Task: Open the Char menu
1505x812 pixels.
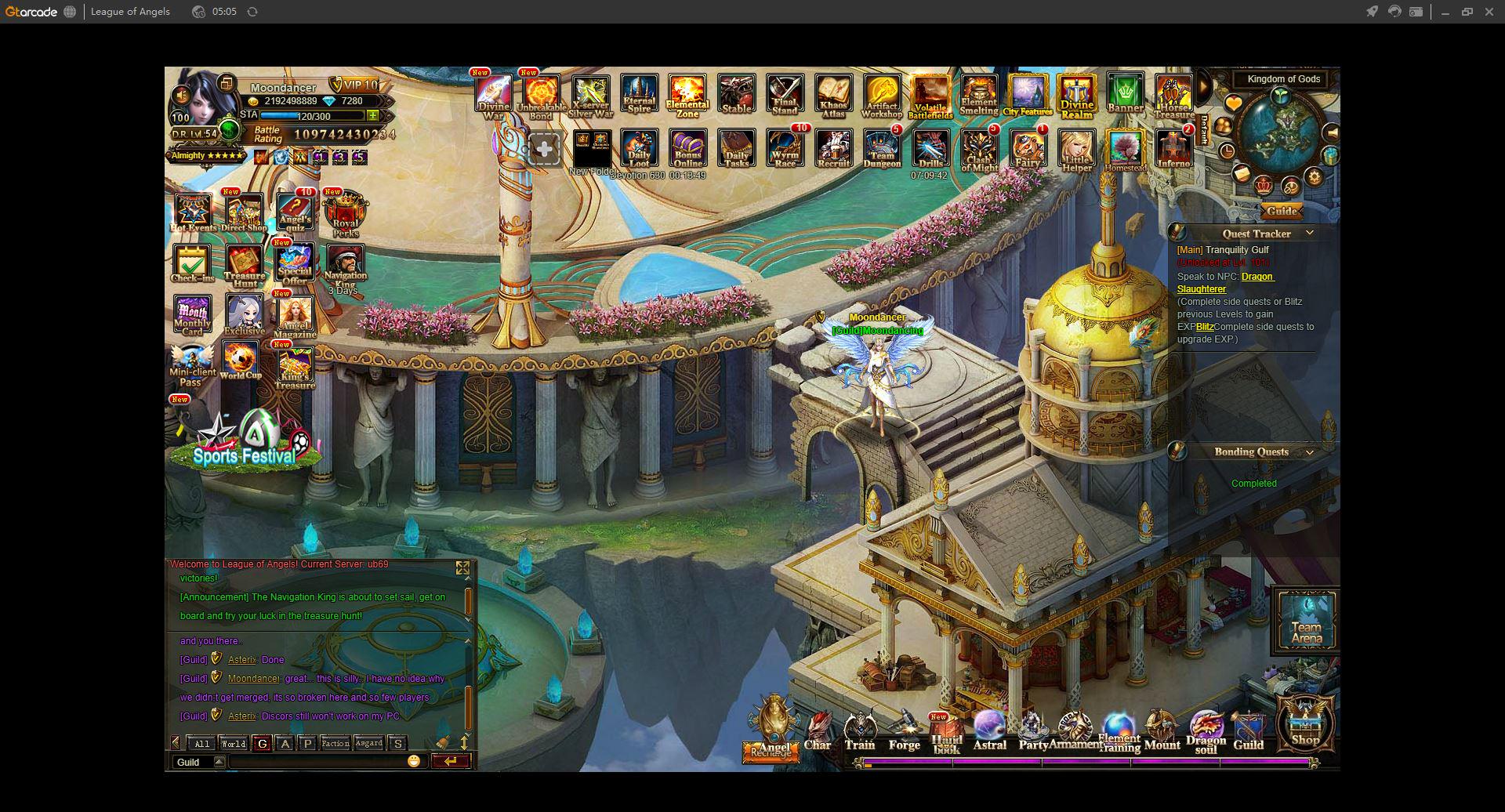Action: tap(818, 732)
